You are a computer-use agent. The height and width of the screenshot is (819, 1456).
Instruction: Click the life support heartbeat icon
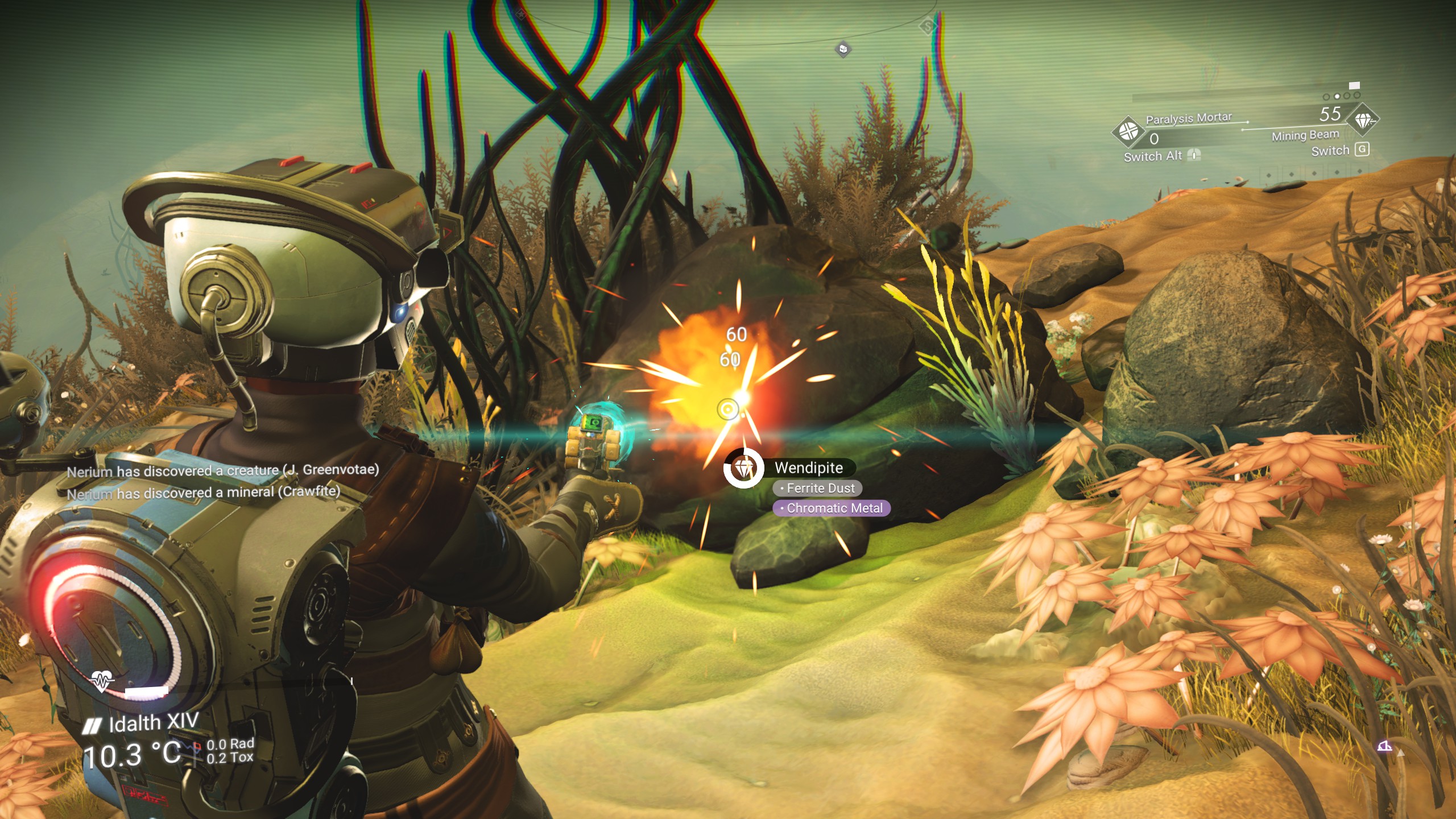(x=102, y=680)
